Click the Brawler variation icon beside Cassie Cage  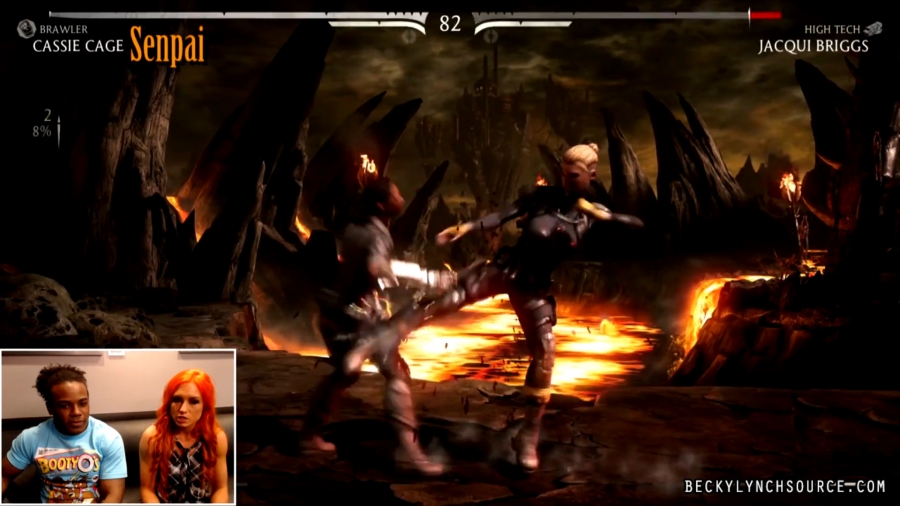point(26,29)
